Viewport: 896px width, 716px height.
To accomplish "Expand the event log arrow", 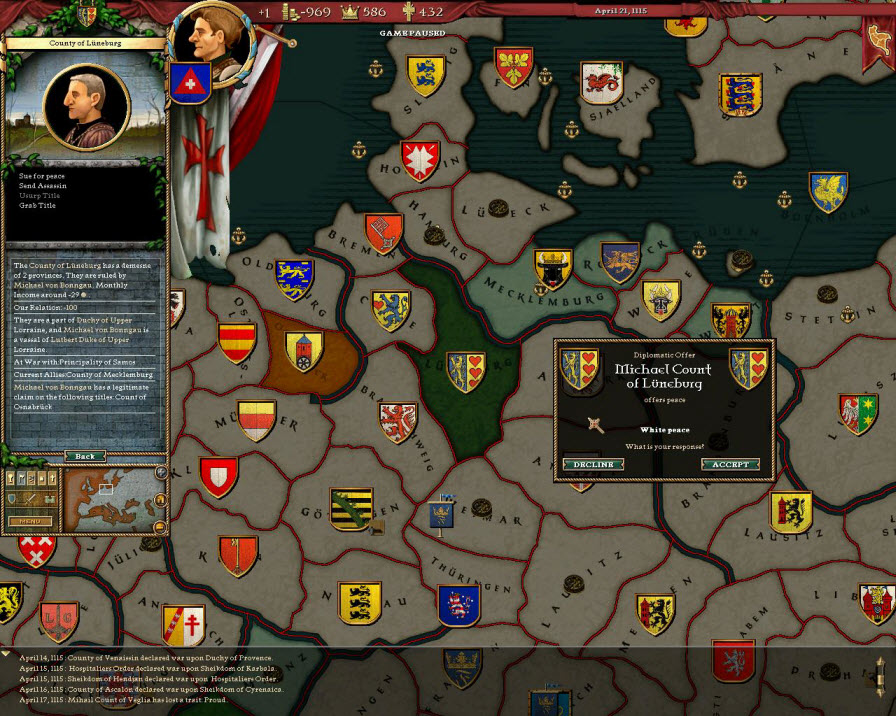I will [x=8, y=654].
